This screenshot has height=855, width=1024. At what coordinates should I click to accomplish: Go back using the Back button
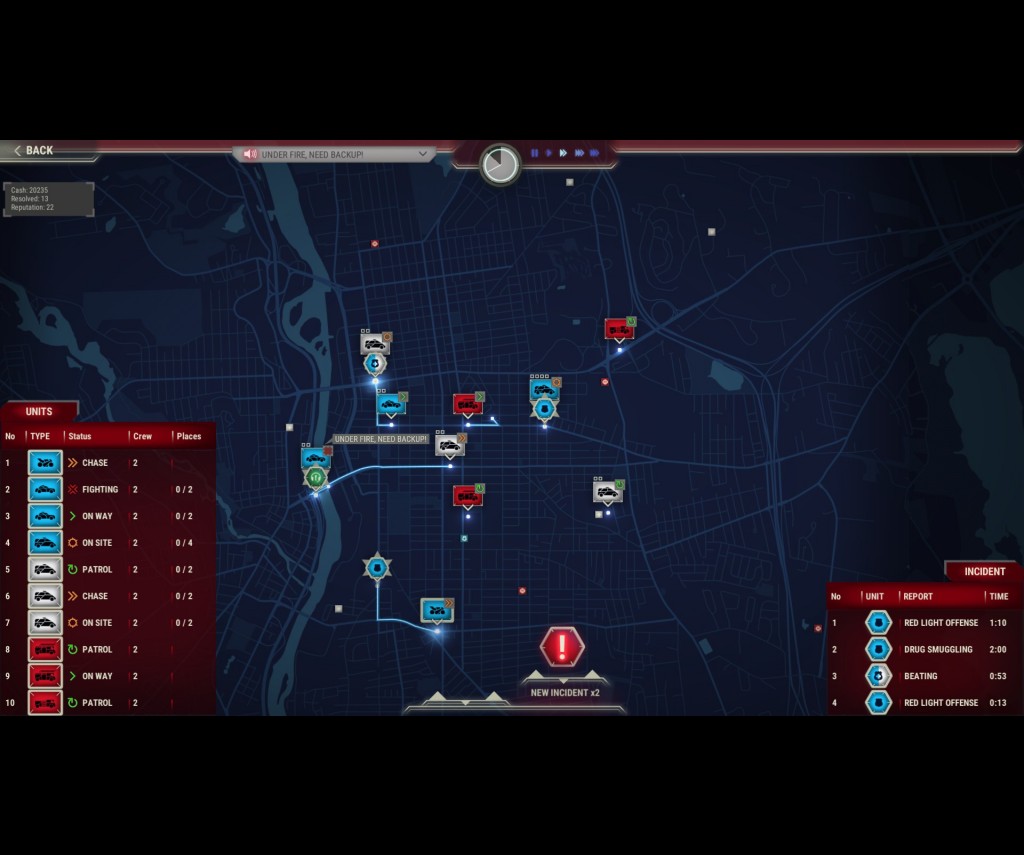[35, 150]
